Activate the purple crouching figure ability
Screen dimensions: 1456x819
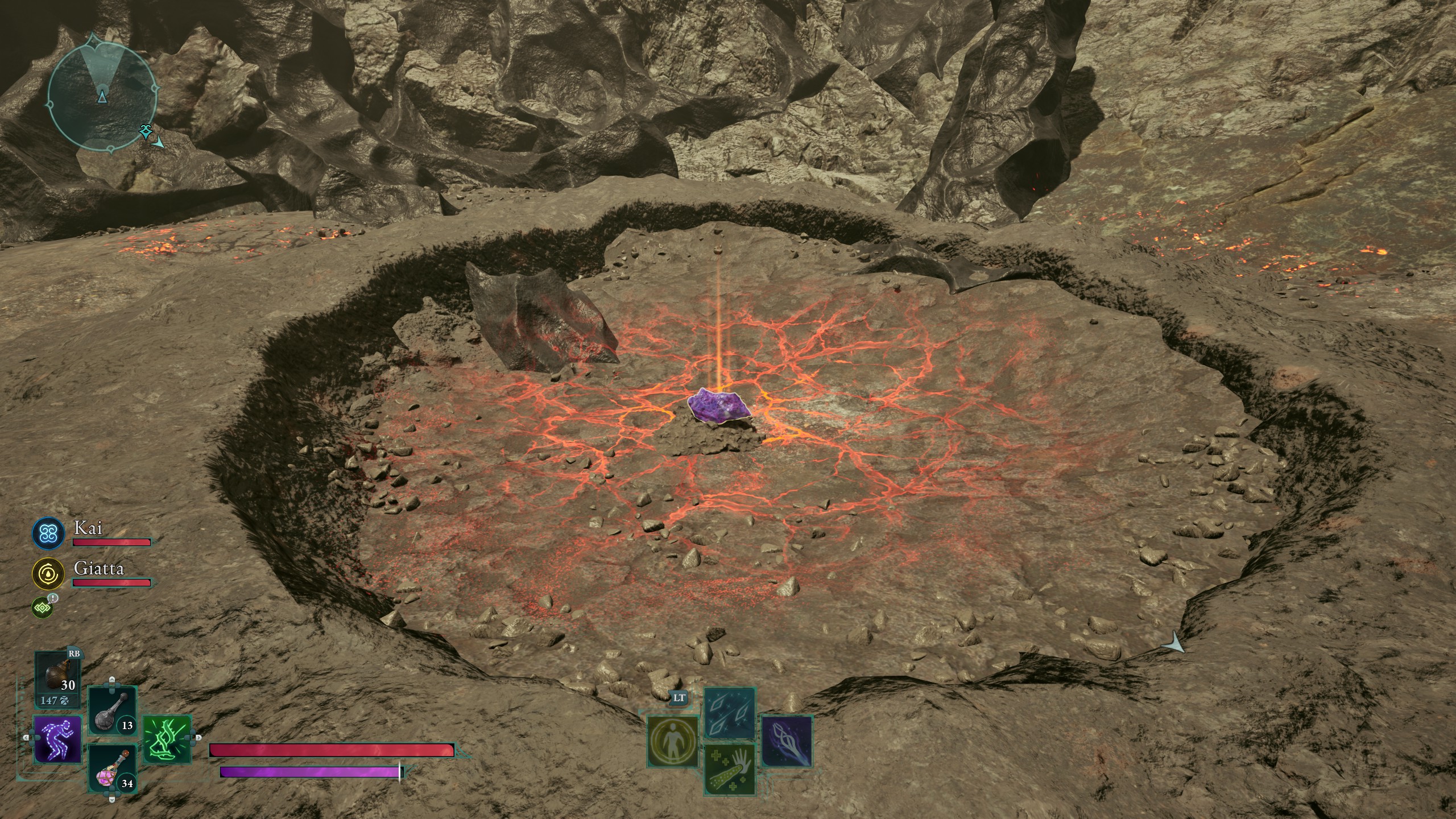tap(57, 738)
